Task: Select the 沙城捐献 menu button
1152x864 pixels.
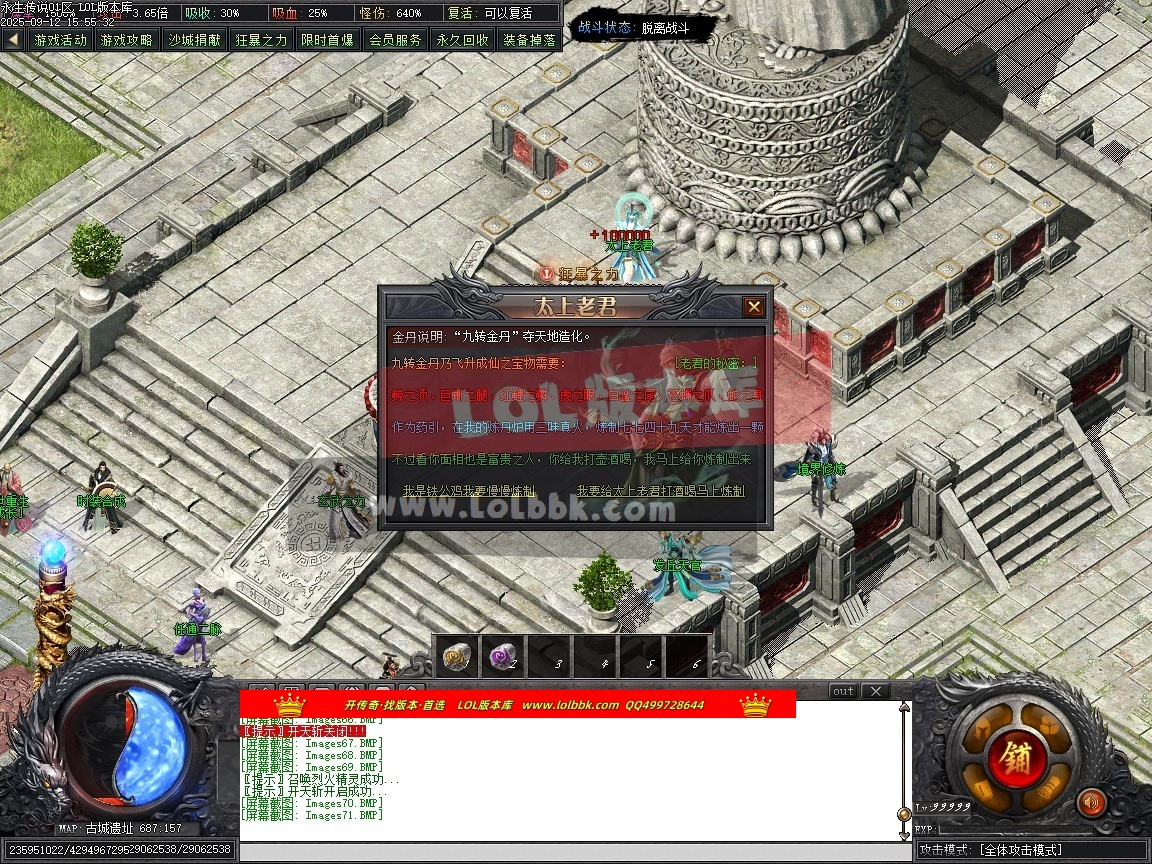Action: (x=194, y=40)
